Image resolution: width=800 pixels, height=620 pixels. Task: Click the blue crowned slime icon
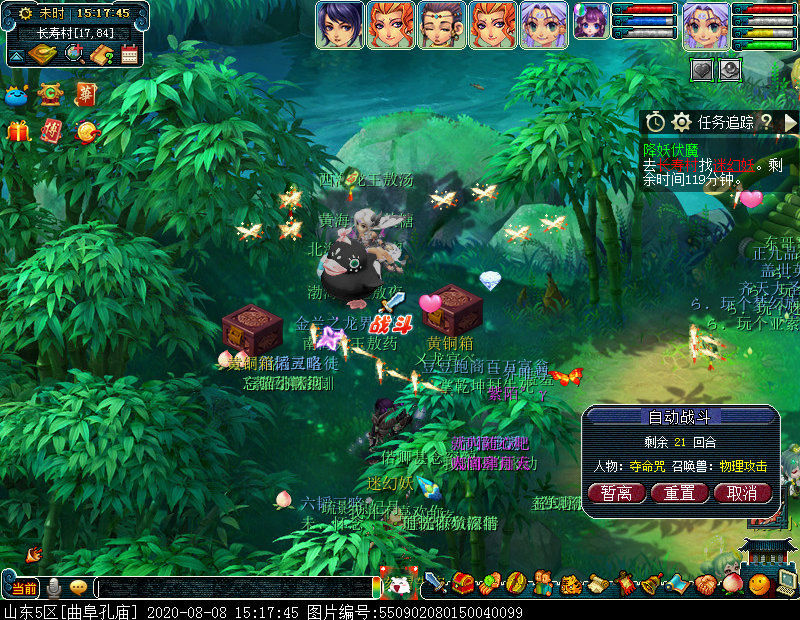click(x=16, y=96)
